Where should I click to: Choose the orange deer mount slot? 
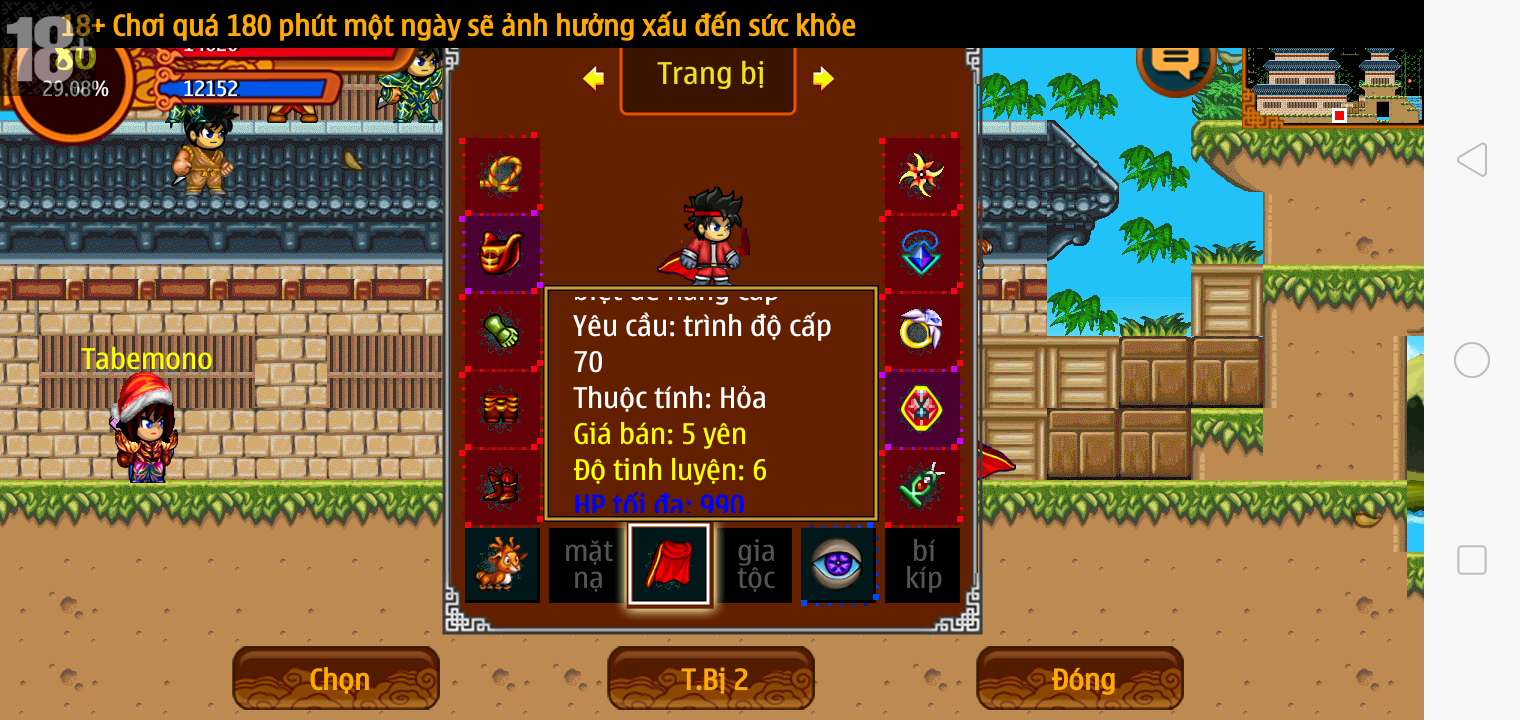click(x=502, y=565)
